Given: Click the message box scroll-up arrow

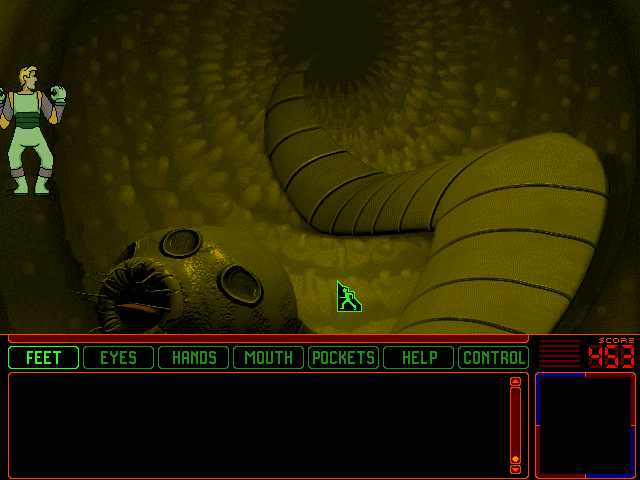Looking at the screenshot, I should (x=515, y=381).
